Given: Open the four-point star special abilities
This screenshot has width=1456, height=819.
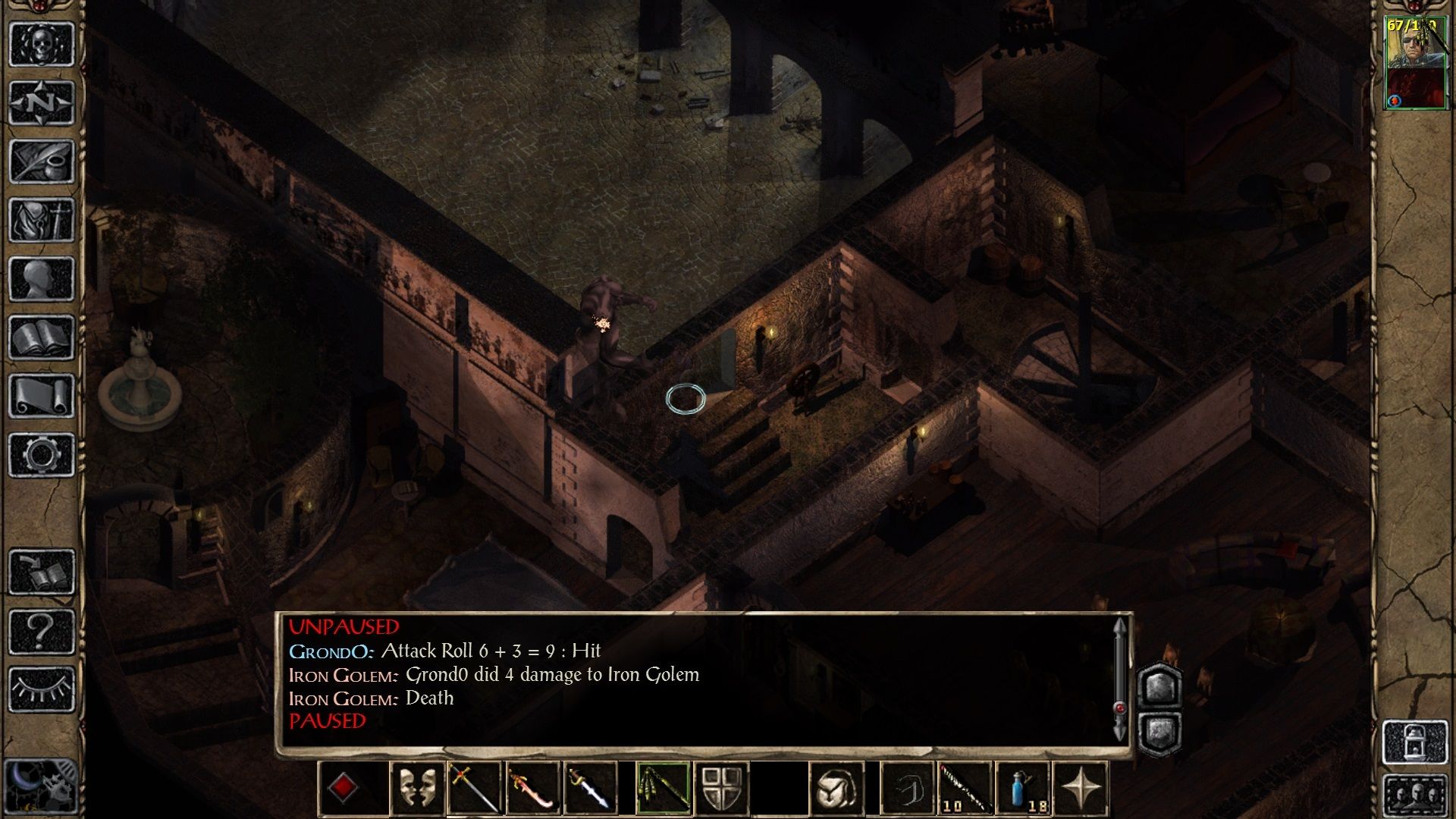Looking at the screenshot, I should 1081,789.
